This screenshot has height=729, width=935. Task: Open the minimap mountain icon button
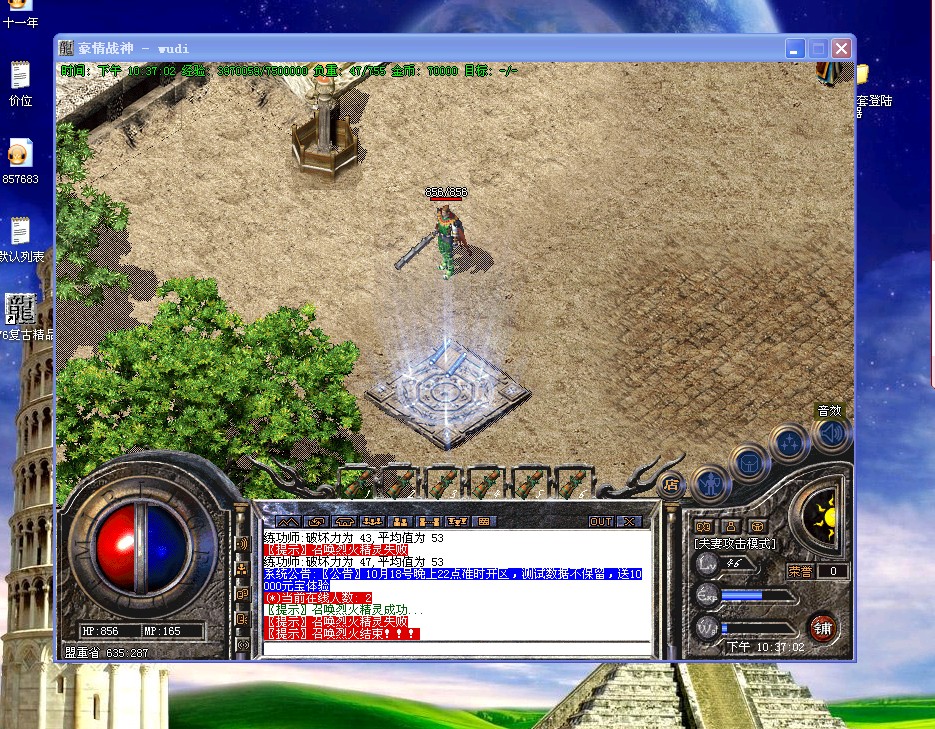point(288,521)
